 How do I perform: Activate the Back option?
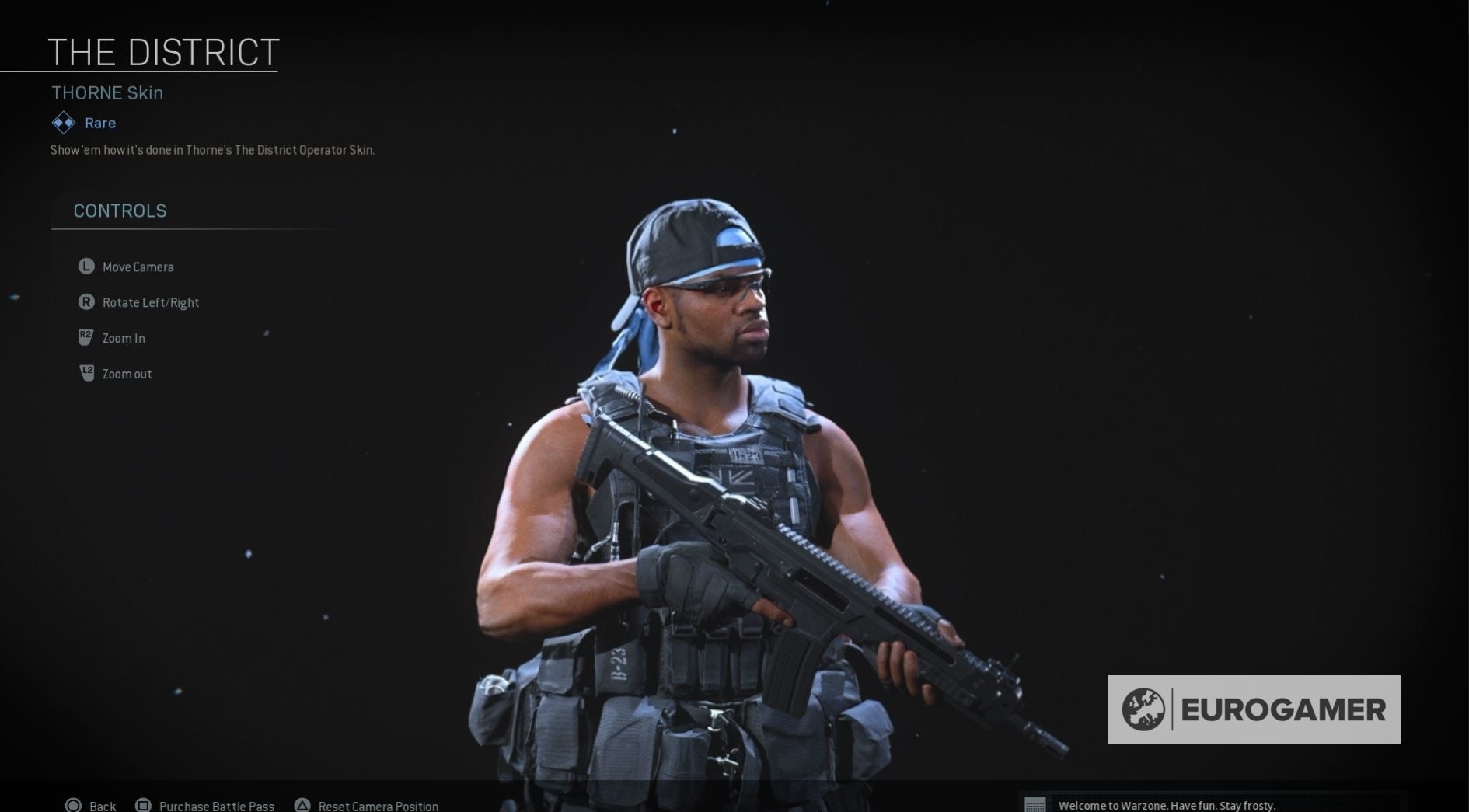(x=101, y=806)
